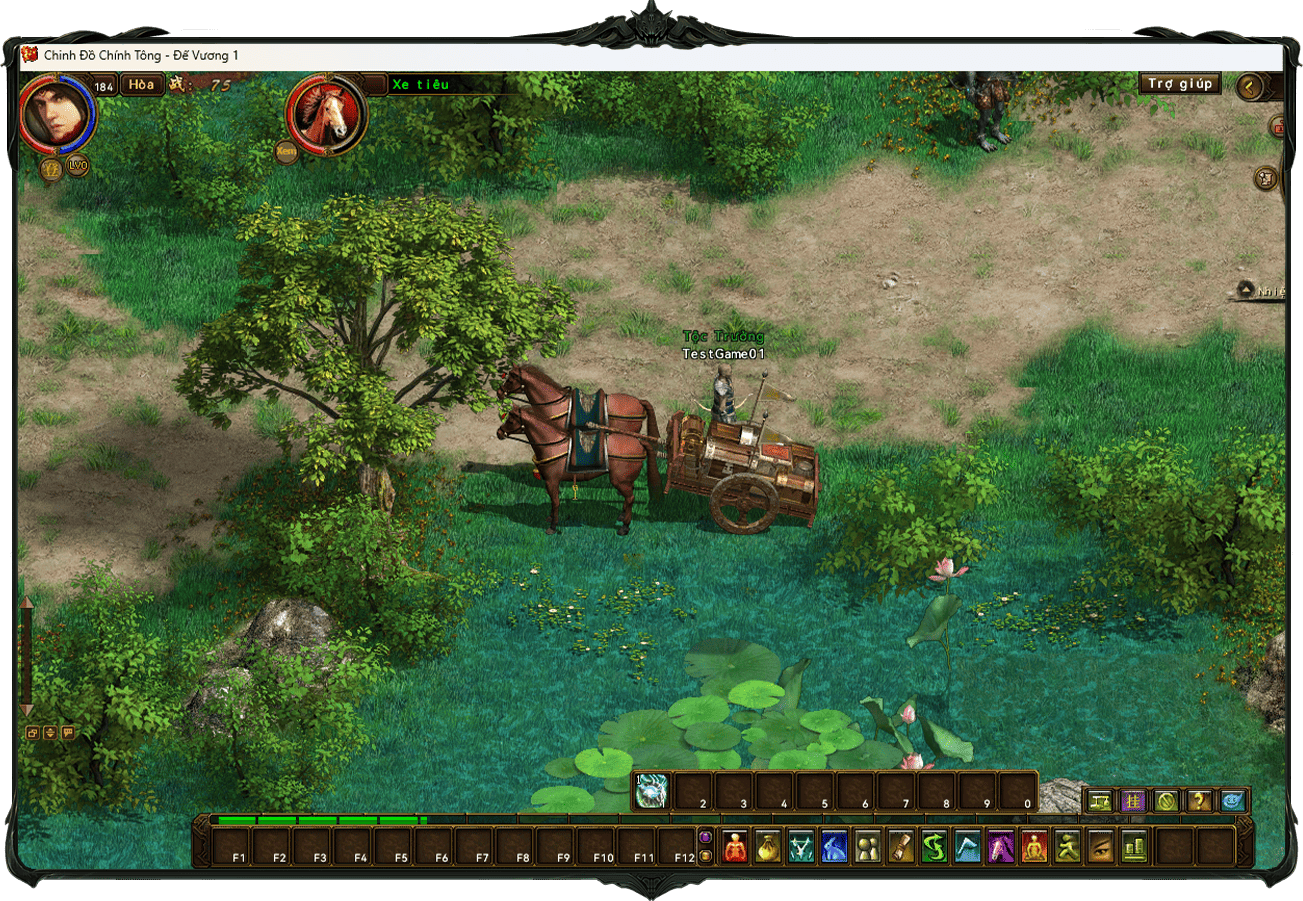The width and height of the screenshot is (1303, 901).
Task: Open the Trợ giúp help panel
Action: [x=1180, y=84]
